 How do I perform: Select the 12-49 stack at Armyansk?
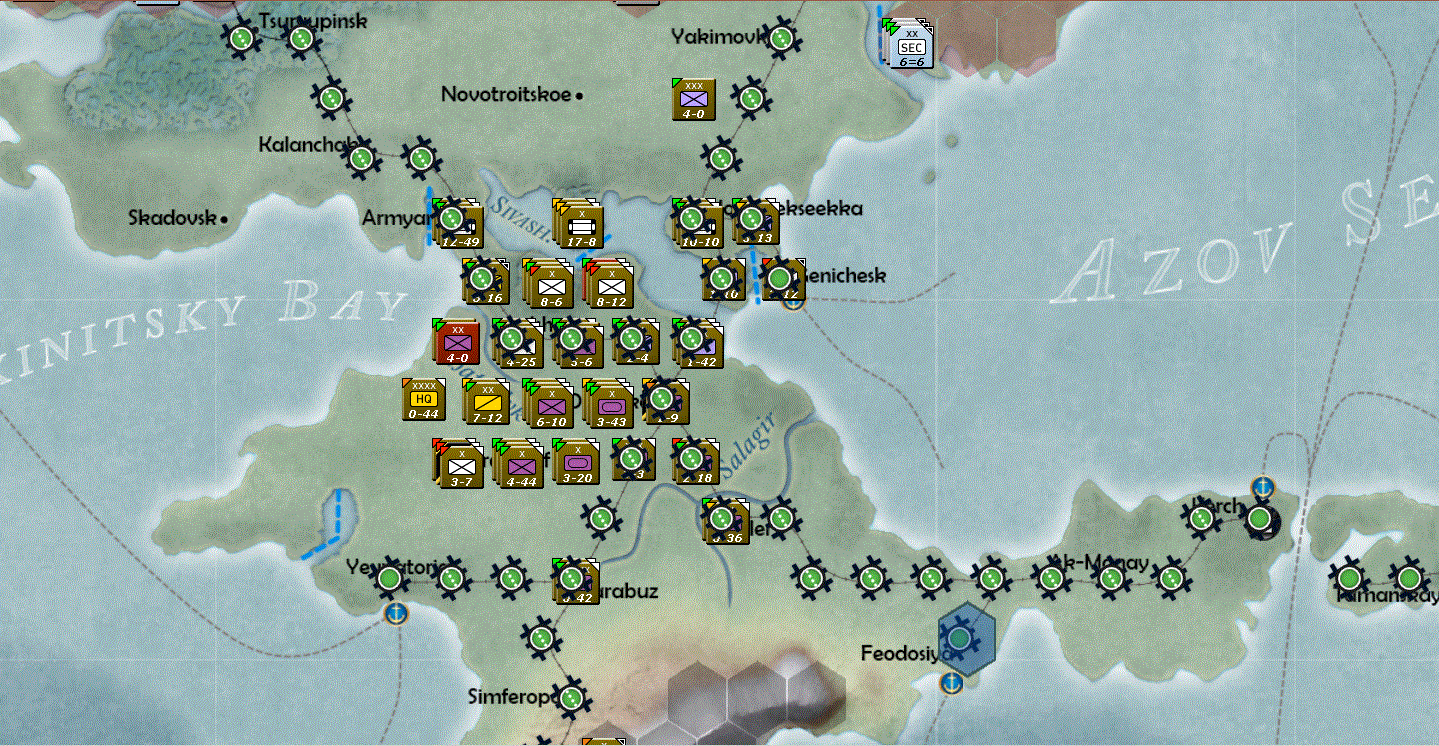[x=458, y=222]
